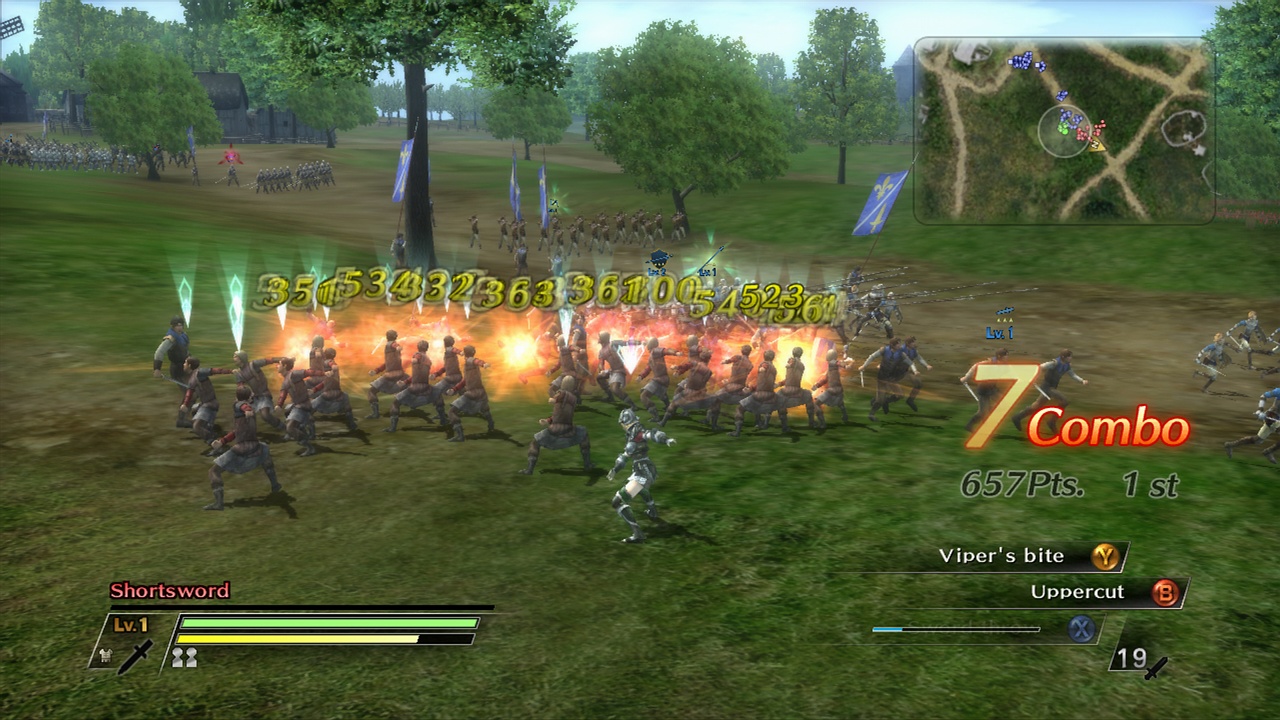Click the yellow objective marker on the minimap
Viewport: 1280px width, 720px height.
(1096, 146)
